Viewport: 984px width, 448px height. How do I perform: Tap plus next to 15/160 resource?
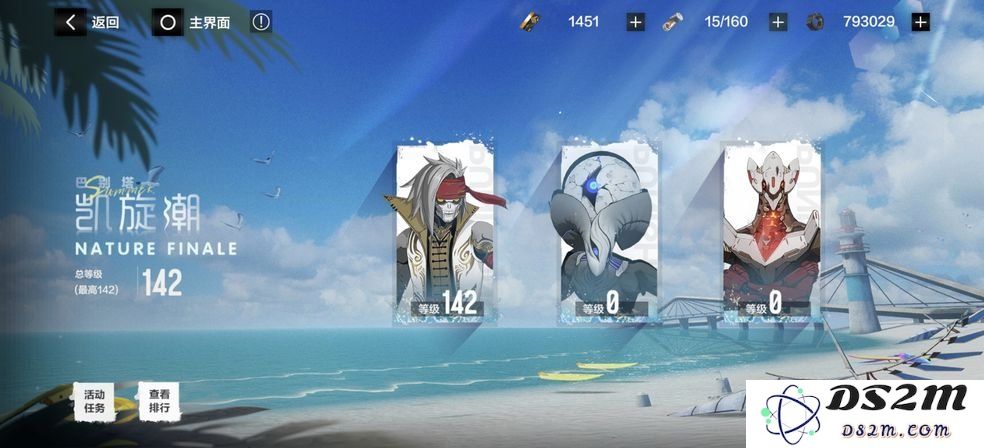[x=778, y=22]
